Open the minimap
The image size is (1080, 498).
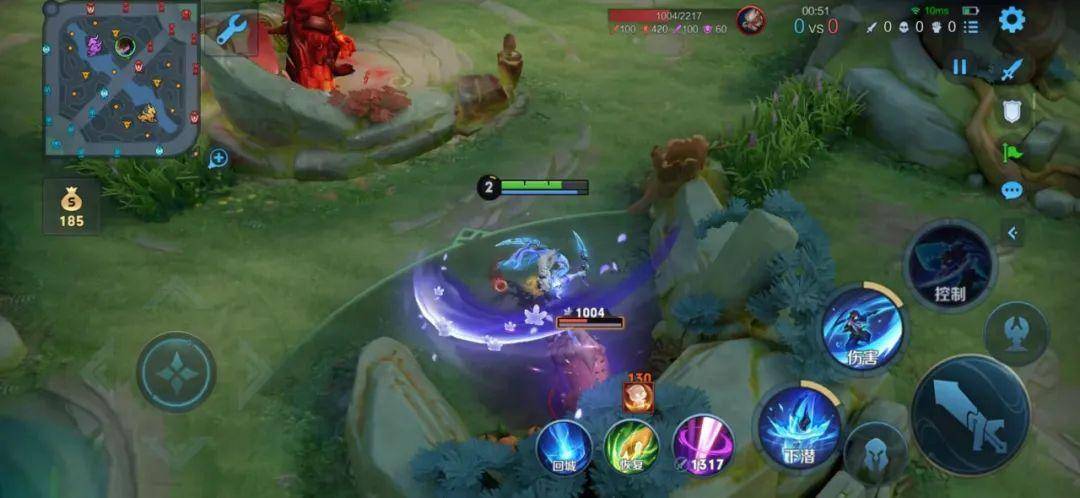(x=121, y=77)
